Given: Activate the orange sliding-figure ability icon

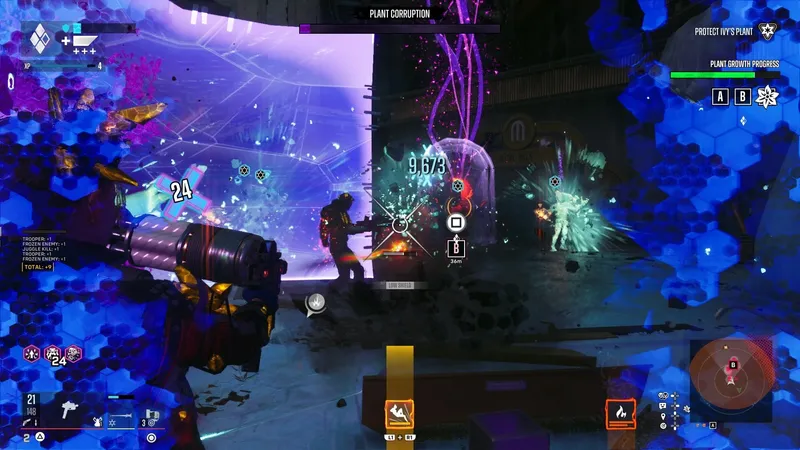Looking at the screenshot, I should (400, 413).
